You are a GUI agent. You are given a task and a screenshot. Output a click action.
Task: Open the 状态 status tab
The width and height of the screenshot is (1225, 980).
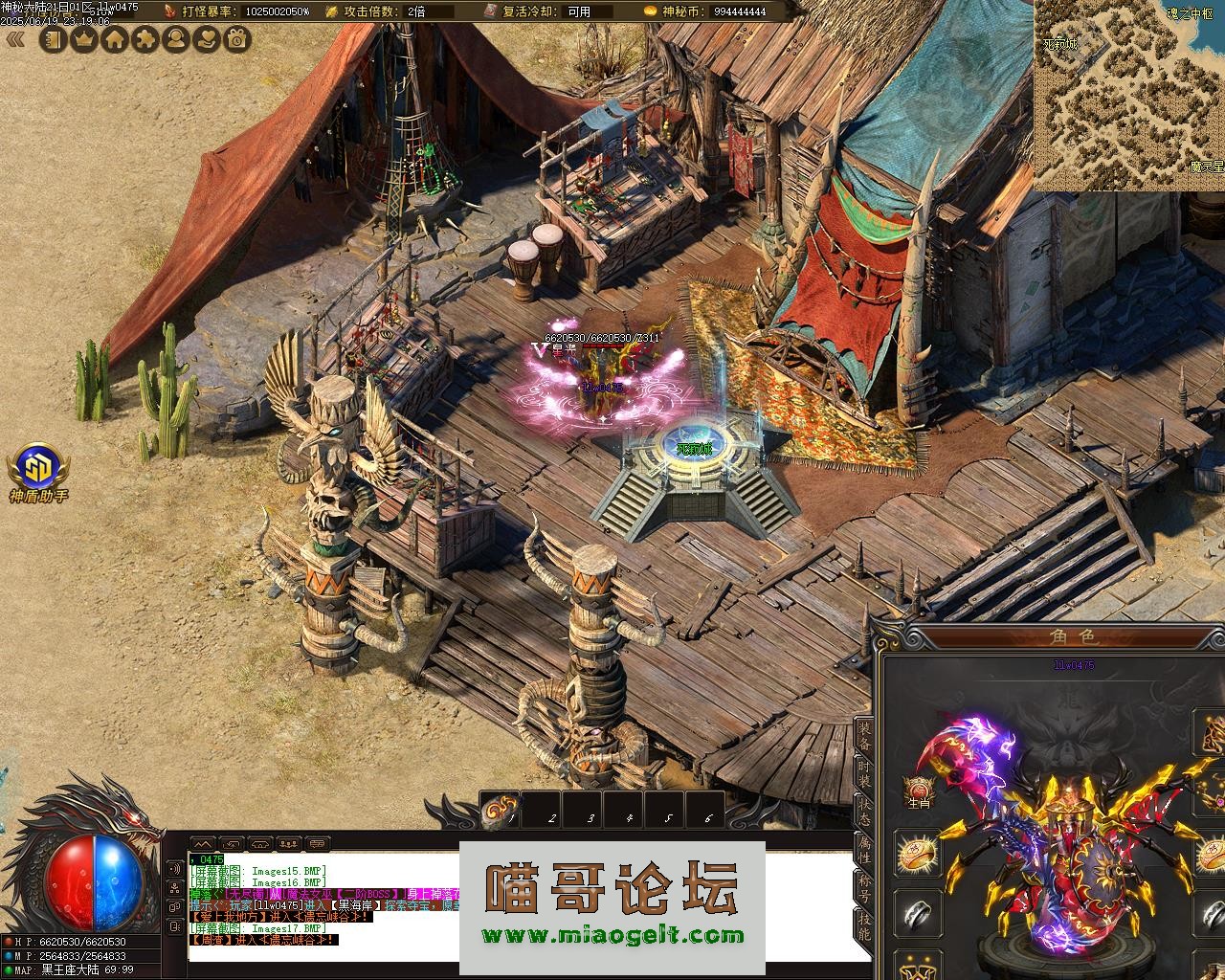click(863, 812)
